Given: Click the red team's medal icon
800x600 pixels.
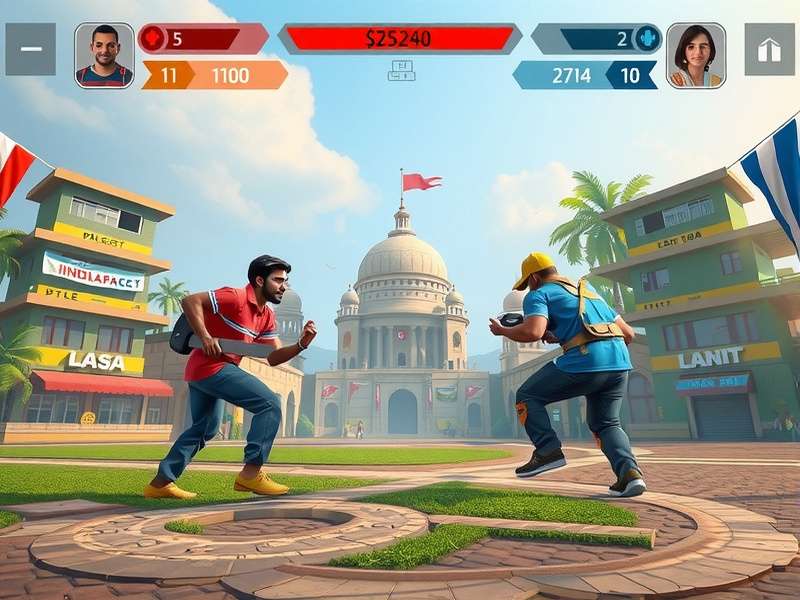Looking at the screenshot, I should (152, 39).
